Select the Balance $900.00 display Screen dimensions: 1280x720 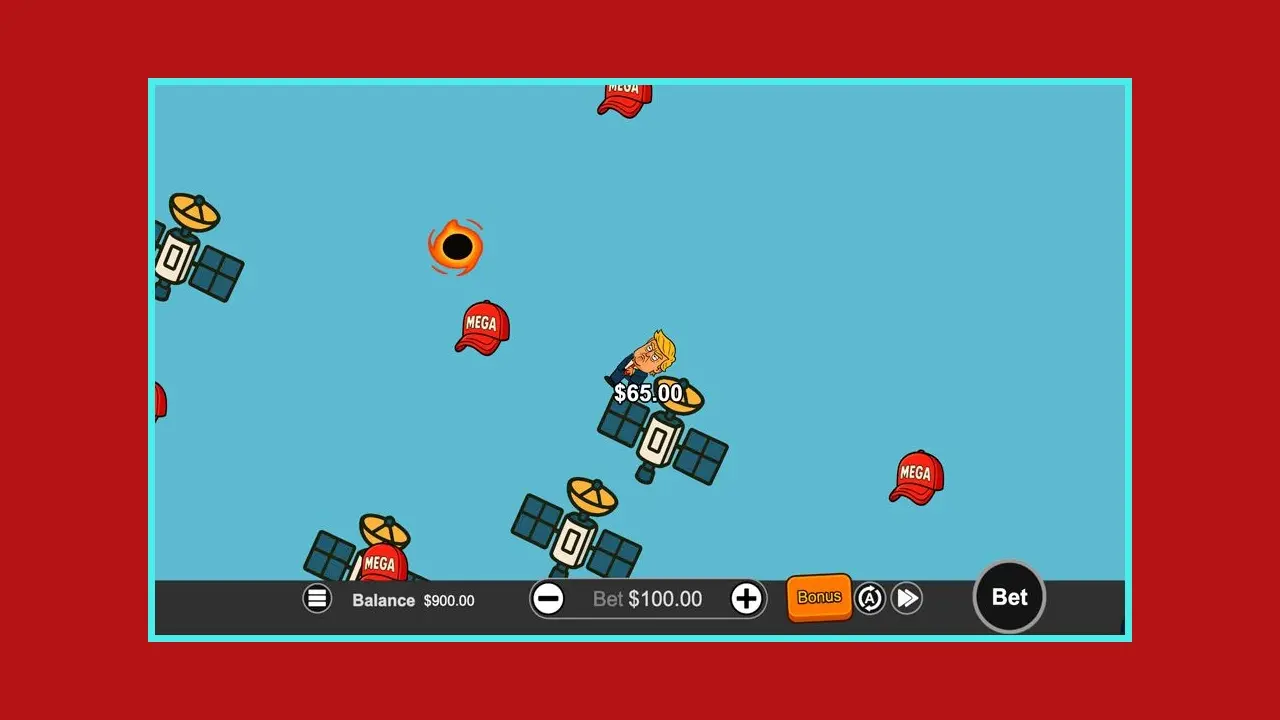pyautogui.click(x=412, y=601)
